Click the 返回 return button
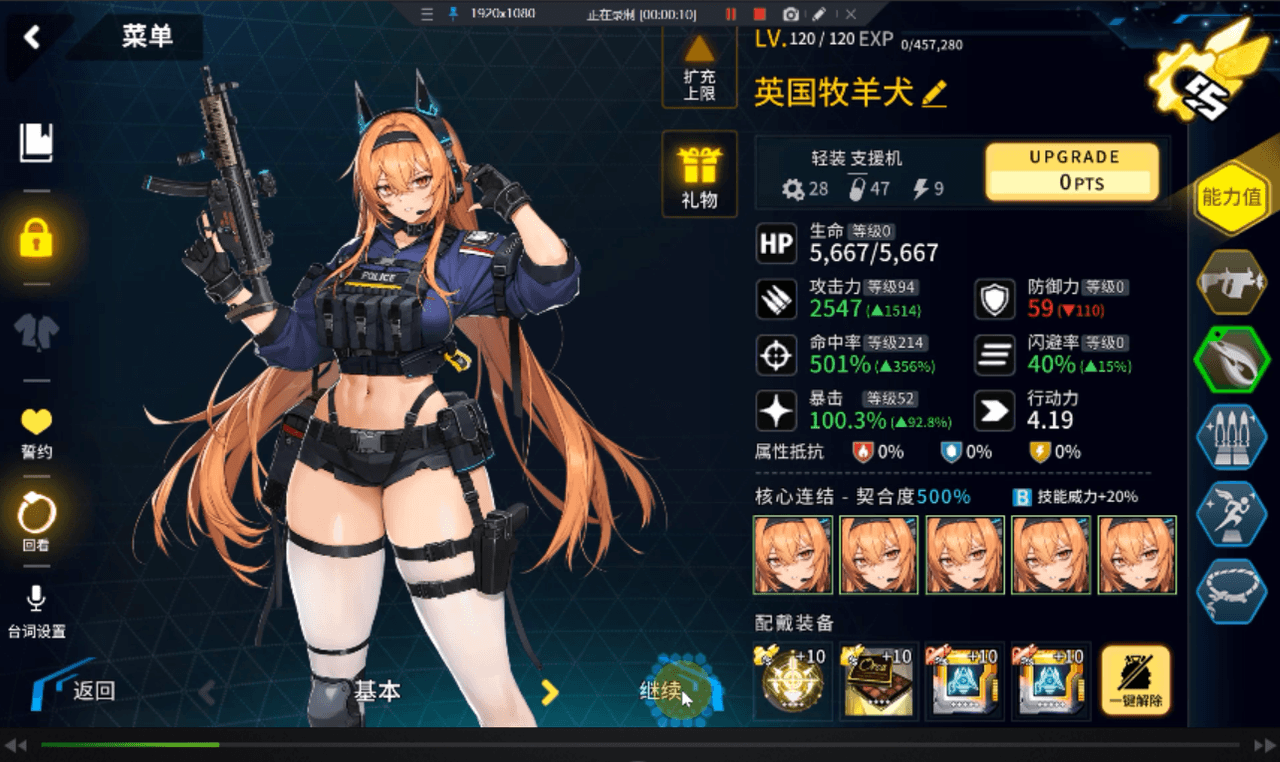 click(78, 689)
